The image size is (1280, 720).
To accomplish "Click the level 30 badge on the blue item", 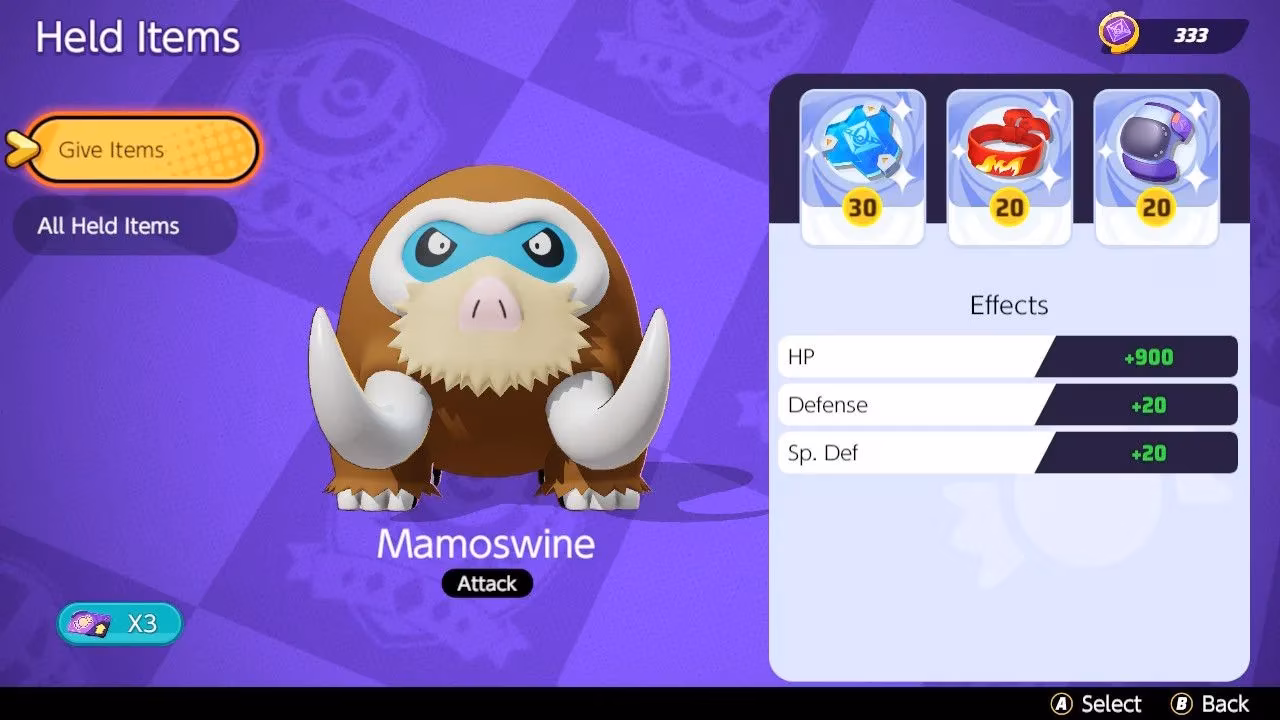I will pos(862,209).
